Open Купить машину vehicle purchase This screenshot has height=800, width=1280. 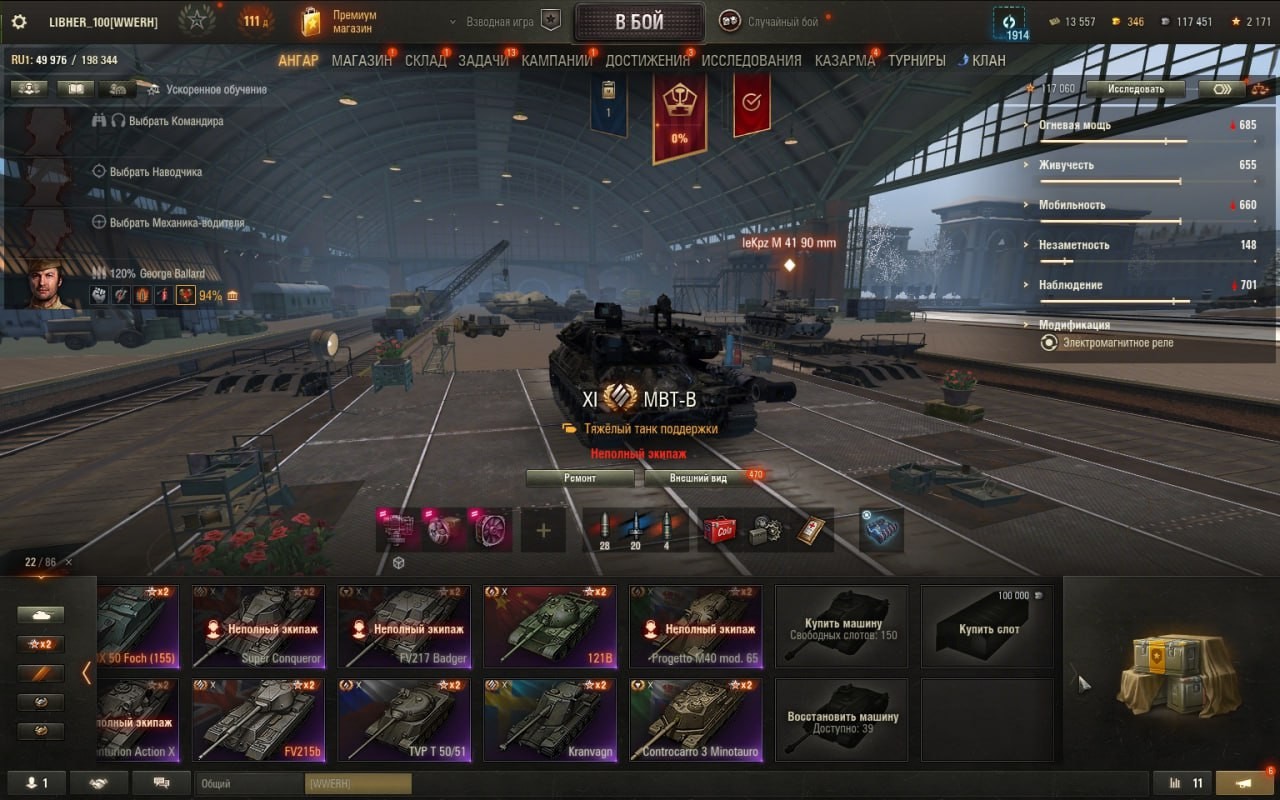[x=842, y=627]
